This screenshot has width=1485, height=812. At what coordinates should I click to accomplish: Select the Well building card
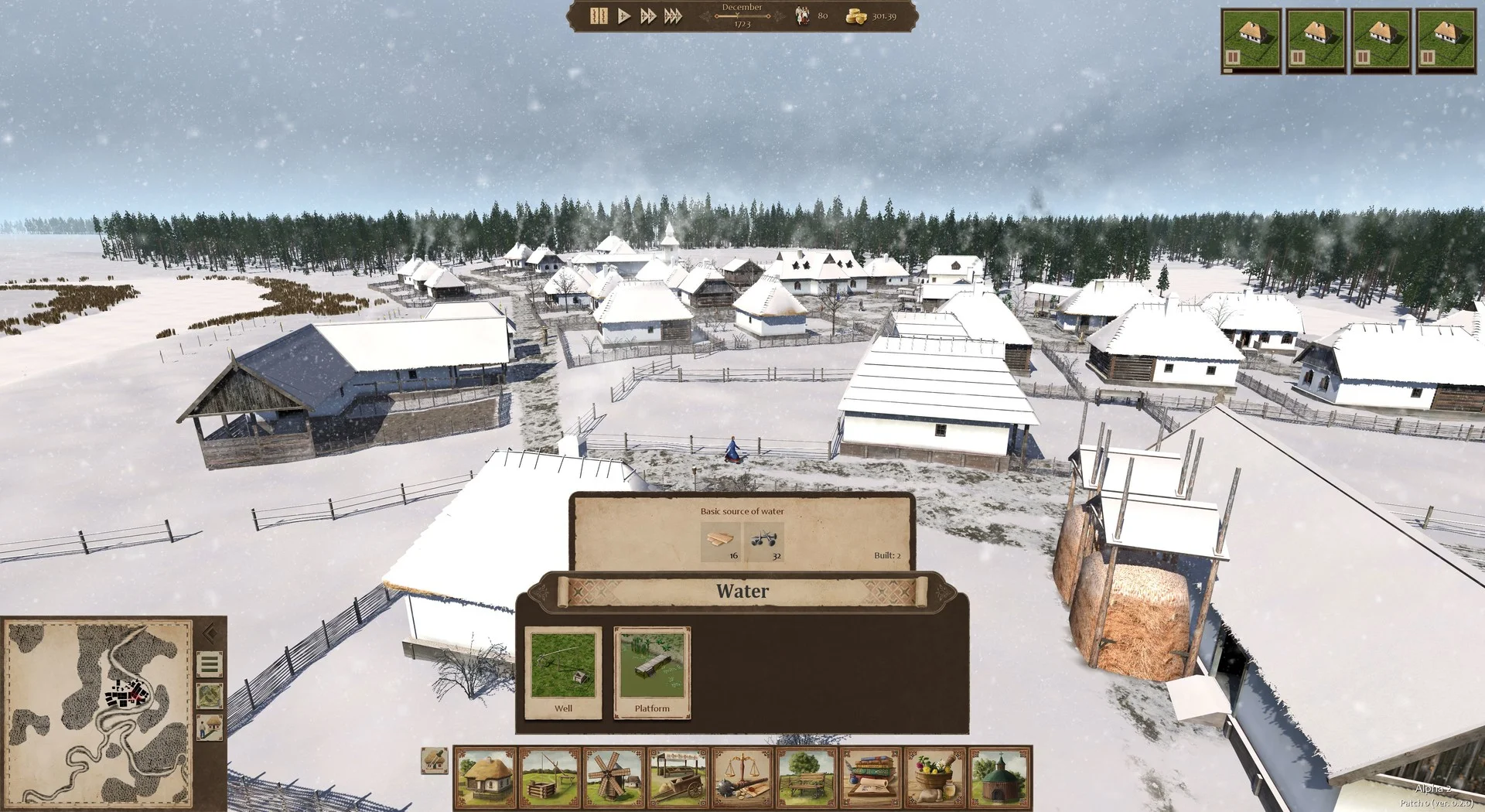[x=563, y=673]
